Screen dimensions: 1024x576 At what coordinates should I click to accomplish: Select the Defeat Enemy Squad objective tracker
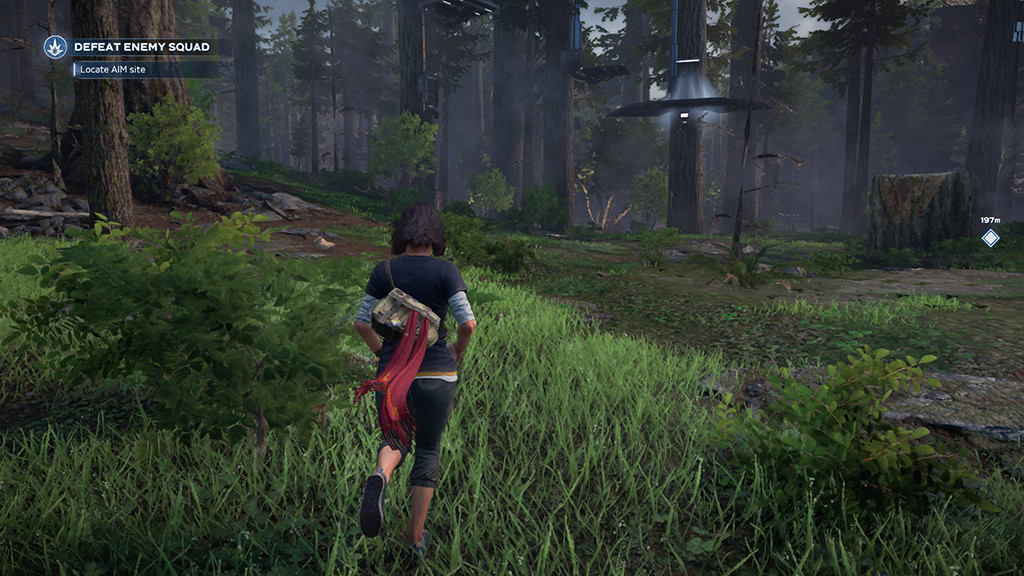pos(141,47)
